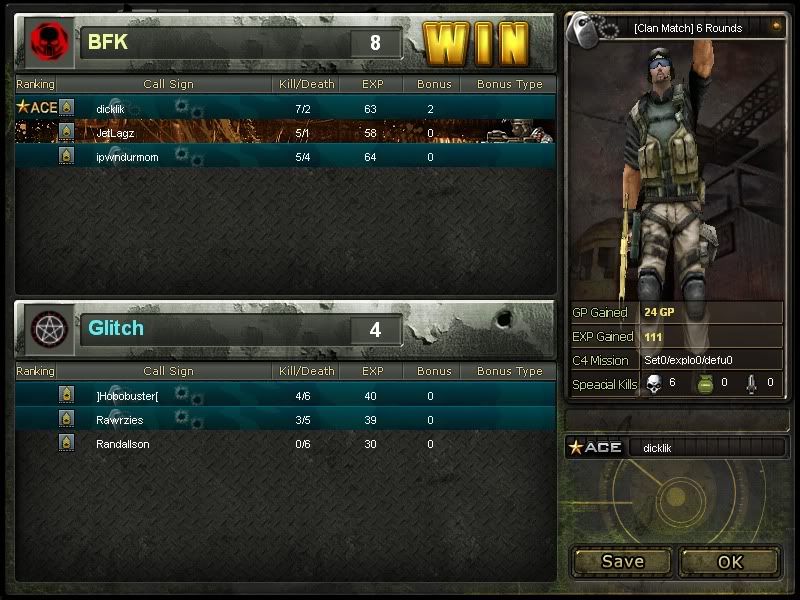The image size is (800, 600).
Task: Save the match result screenshot
Action: (622, 561)
